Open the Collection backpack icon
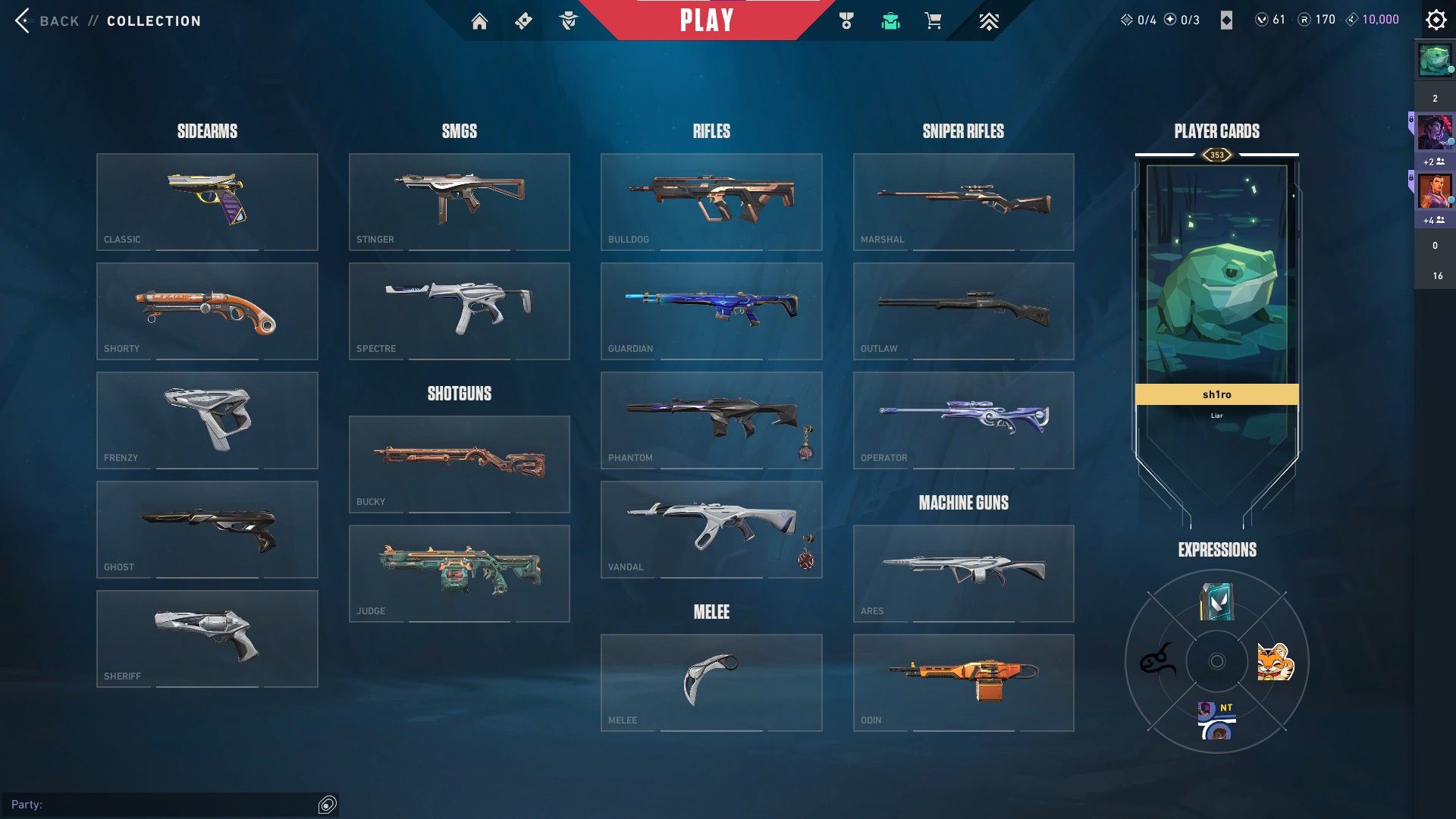1456x819 pixels. pos(890,21)
